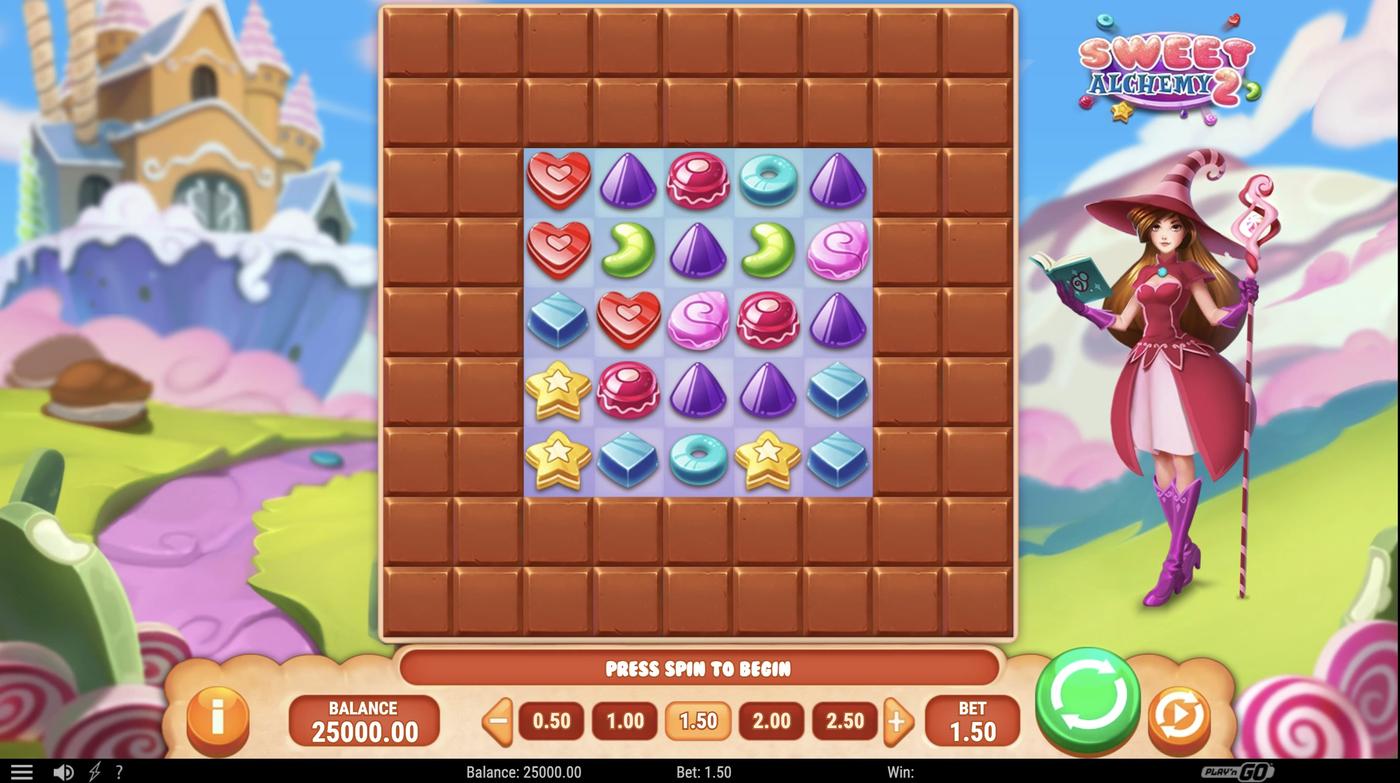Click the red heart candy symbol

558,180
